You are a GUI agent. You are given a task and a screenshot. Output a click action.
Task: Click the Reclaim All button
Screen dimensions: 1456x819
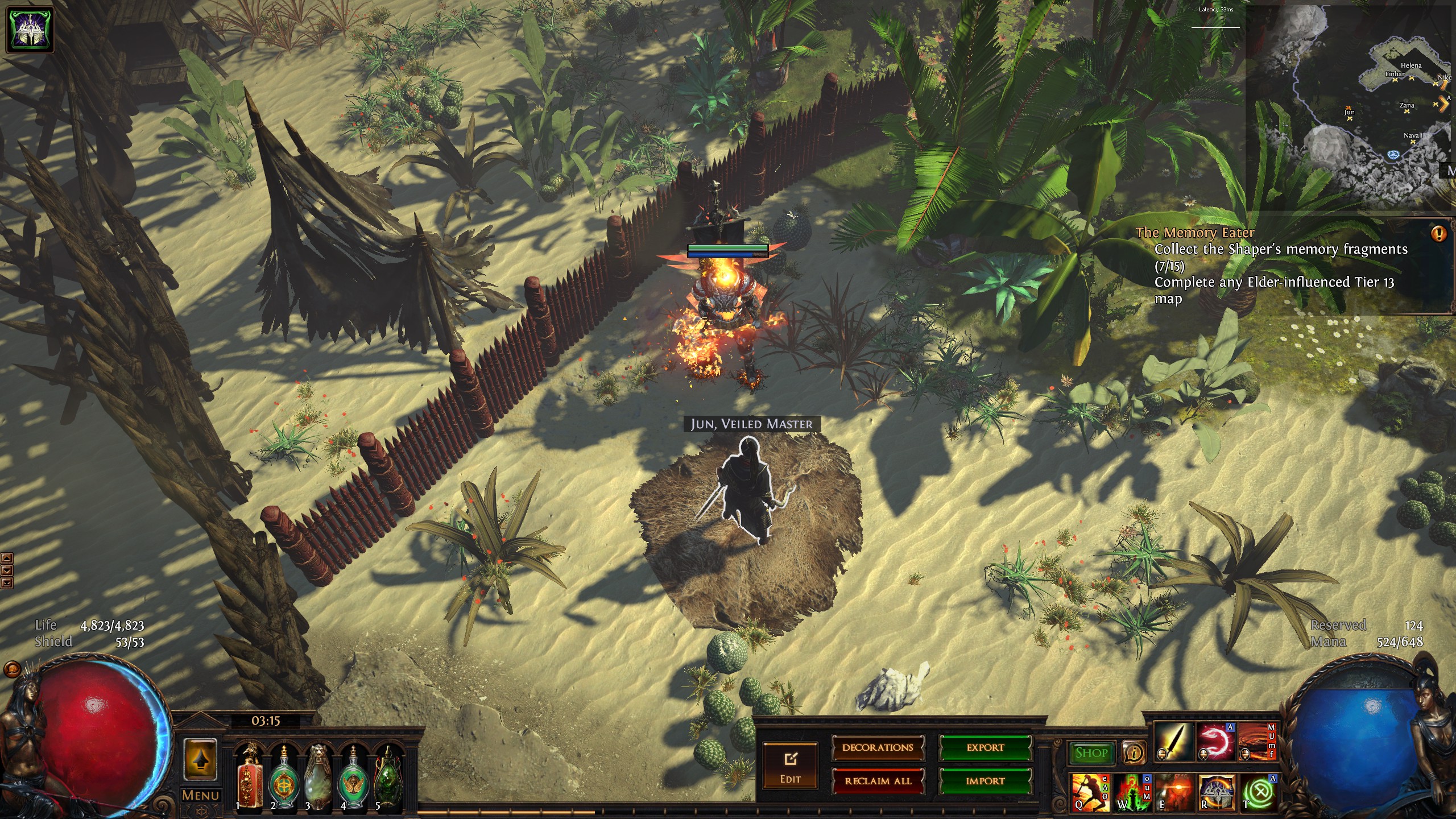(878, 781)
